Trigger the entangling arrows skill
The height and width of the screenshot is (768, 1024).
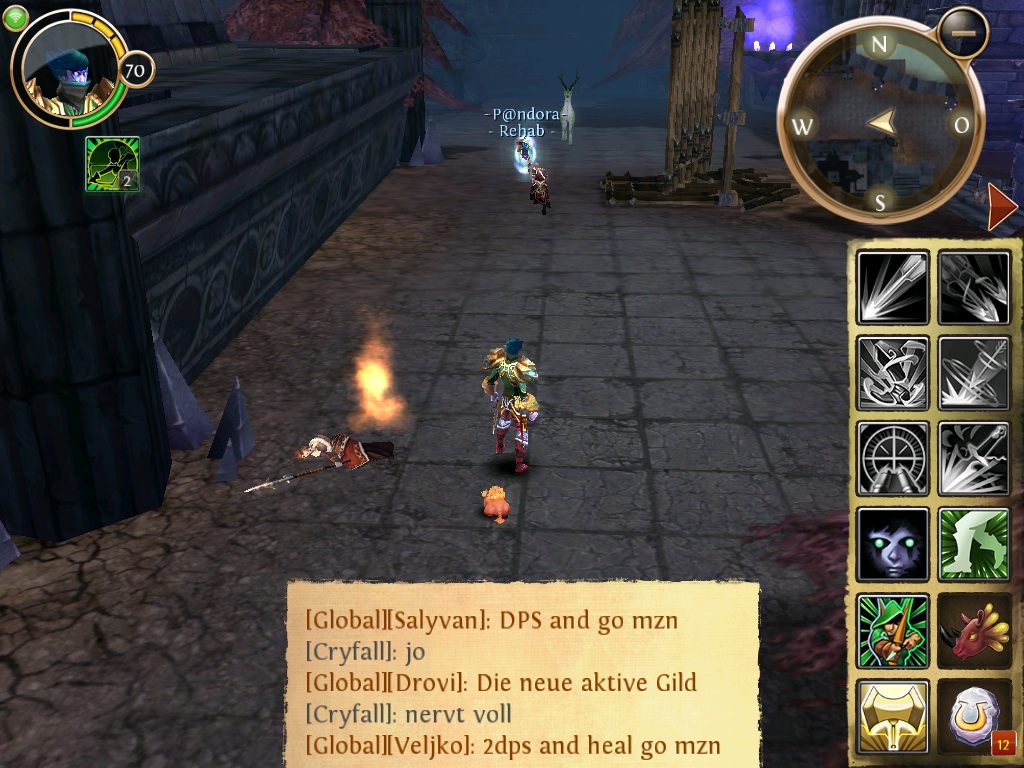click(893, 373)
